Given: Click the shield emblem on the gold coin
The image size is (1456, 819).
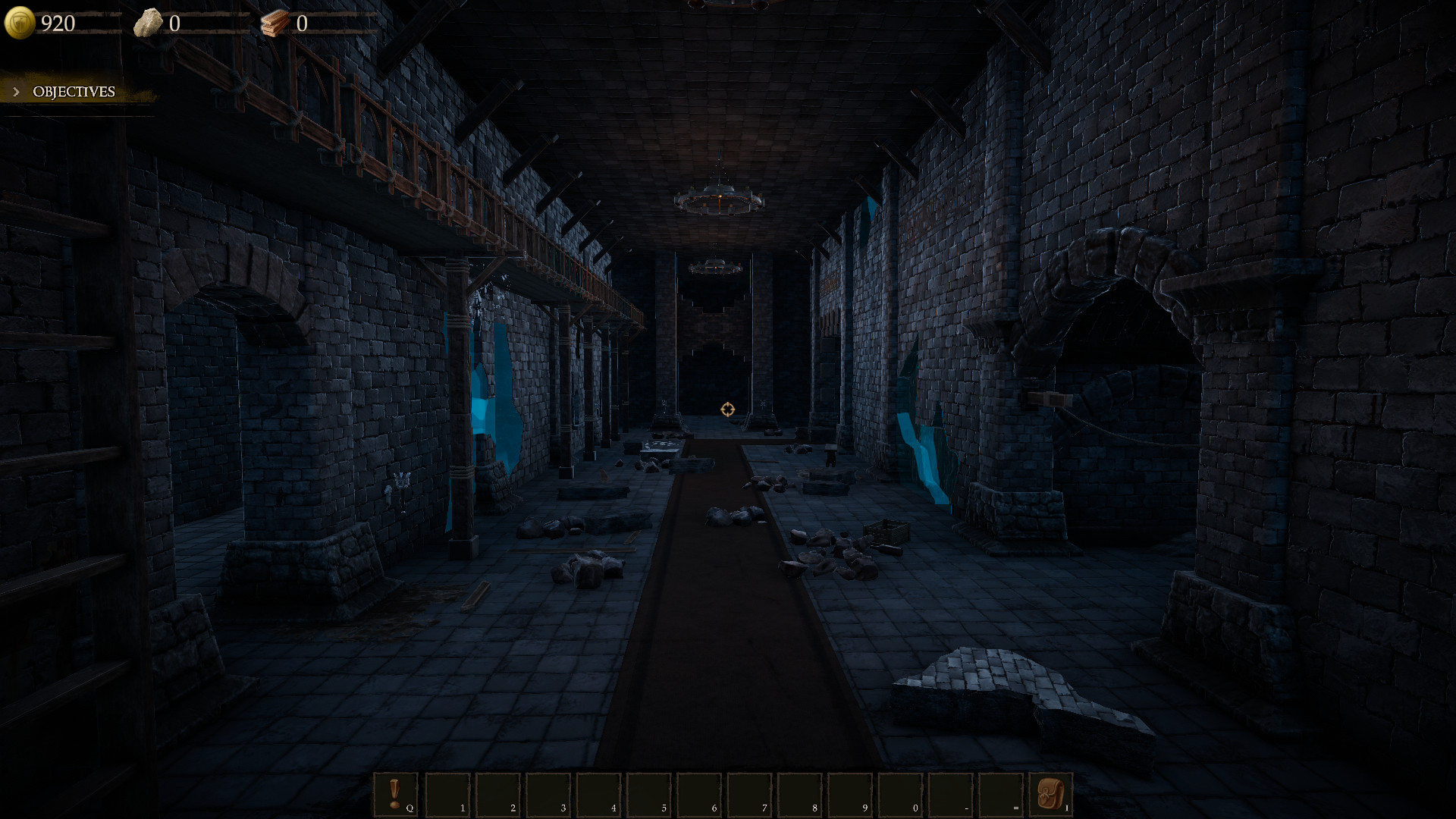Looking at the screenshot, I should tap(21, 22).
